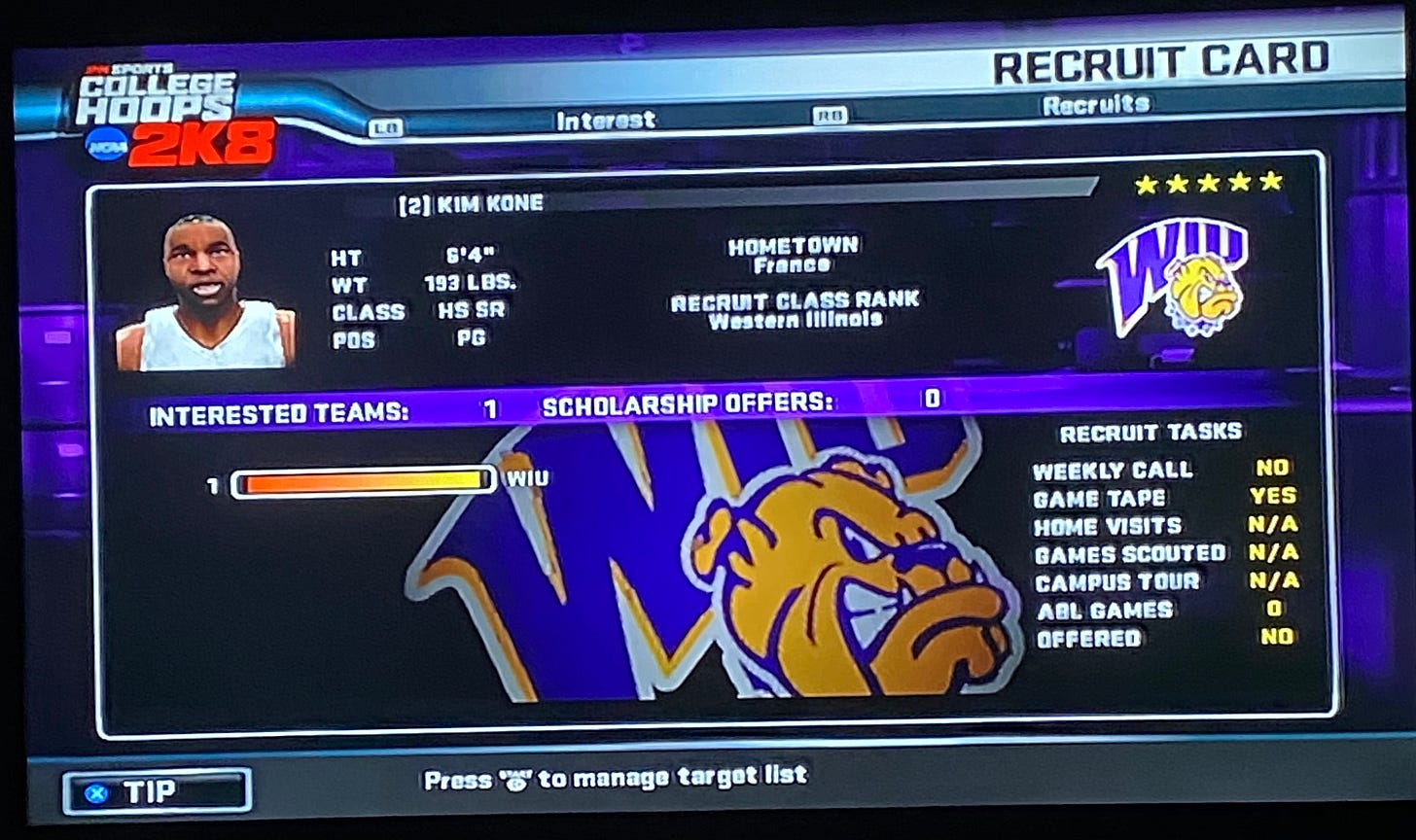Open the TIP box

pos(158,792)
